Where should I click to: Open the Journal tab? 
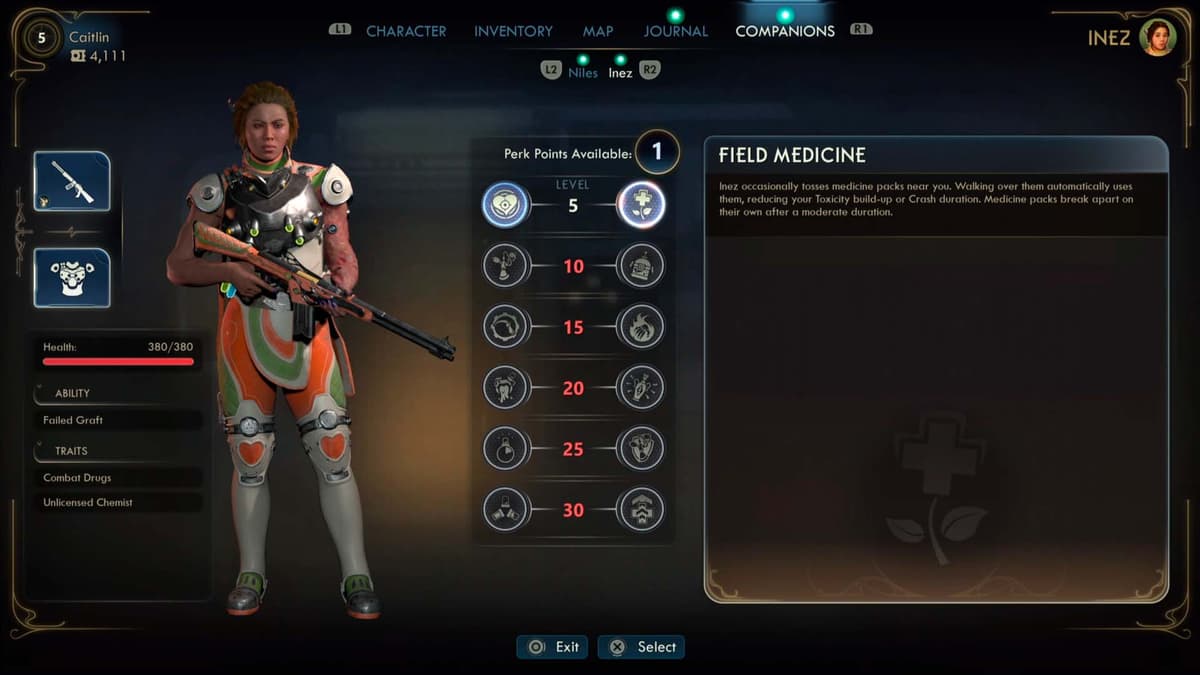click(675, 31)
